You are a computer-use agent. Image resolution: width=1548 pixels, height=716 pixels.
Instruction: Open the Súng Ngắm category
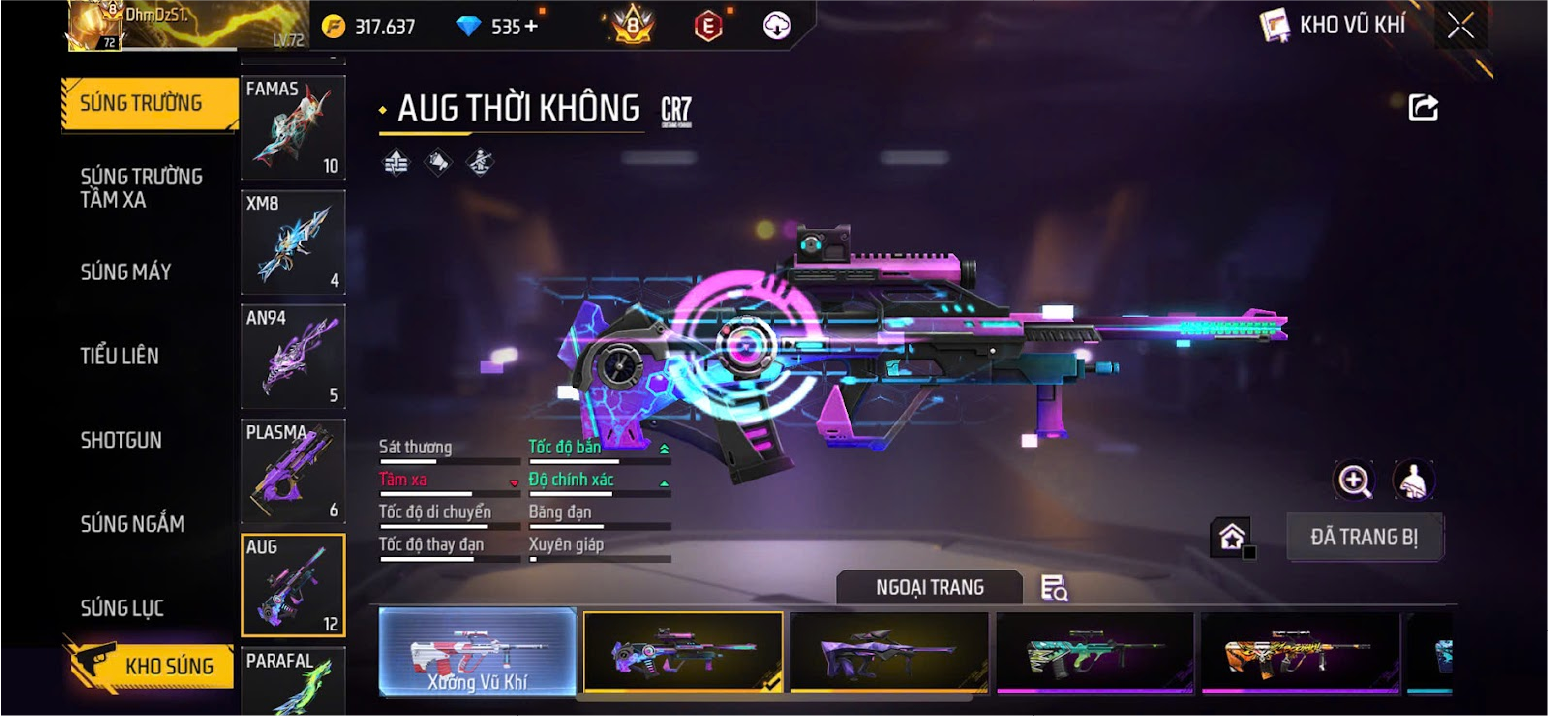point(133,524)
